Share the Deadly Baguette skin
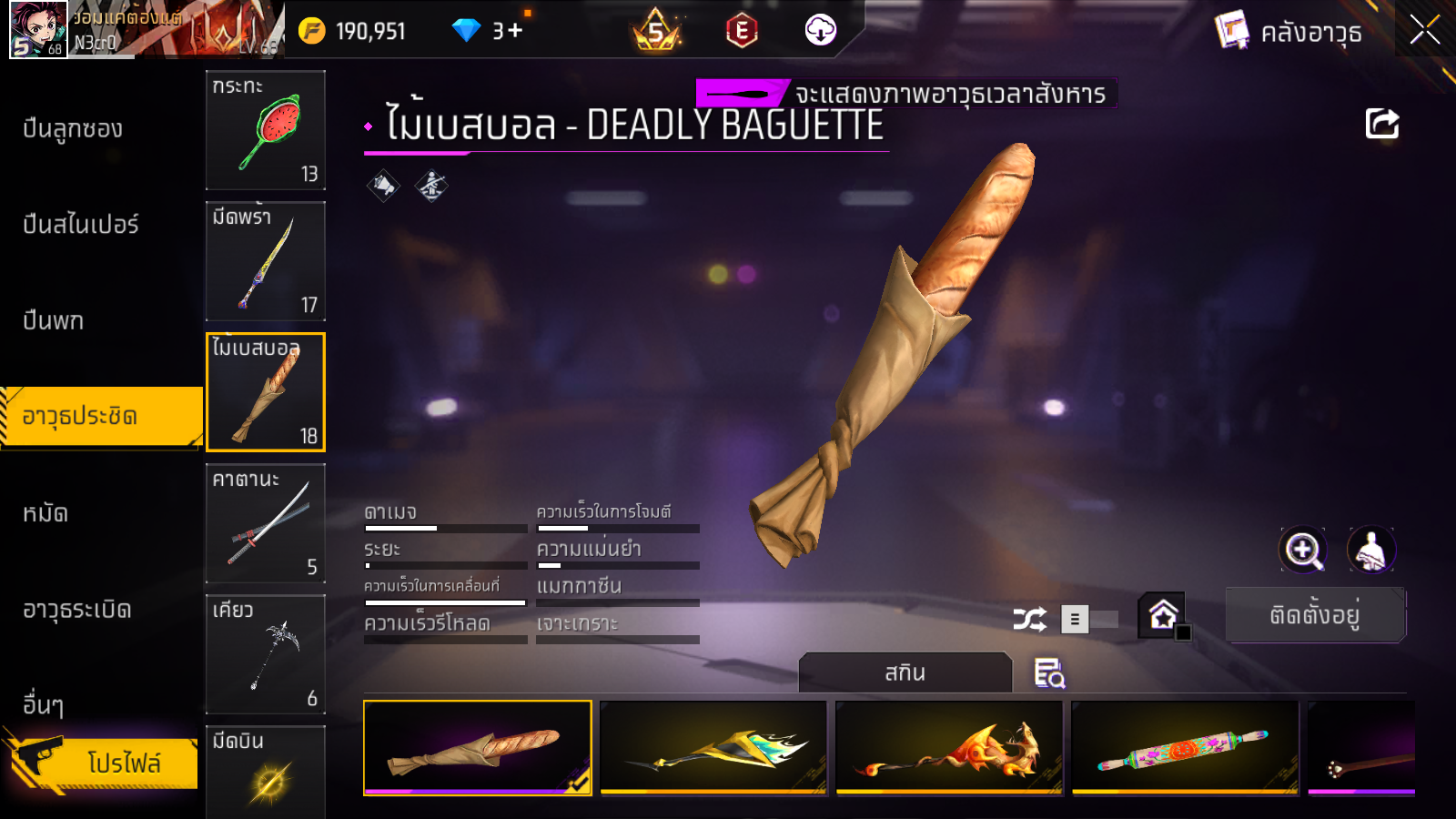 (x=1381, y=124)
